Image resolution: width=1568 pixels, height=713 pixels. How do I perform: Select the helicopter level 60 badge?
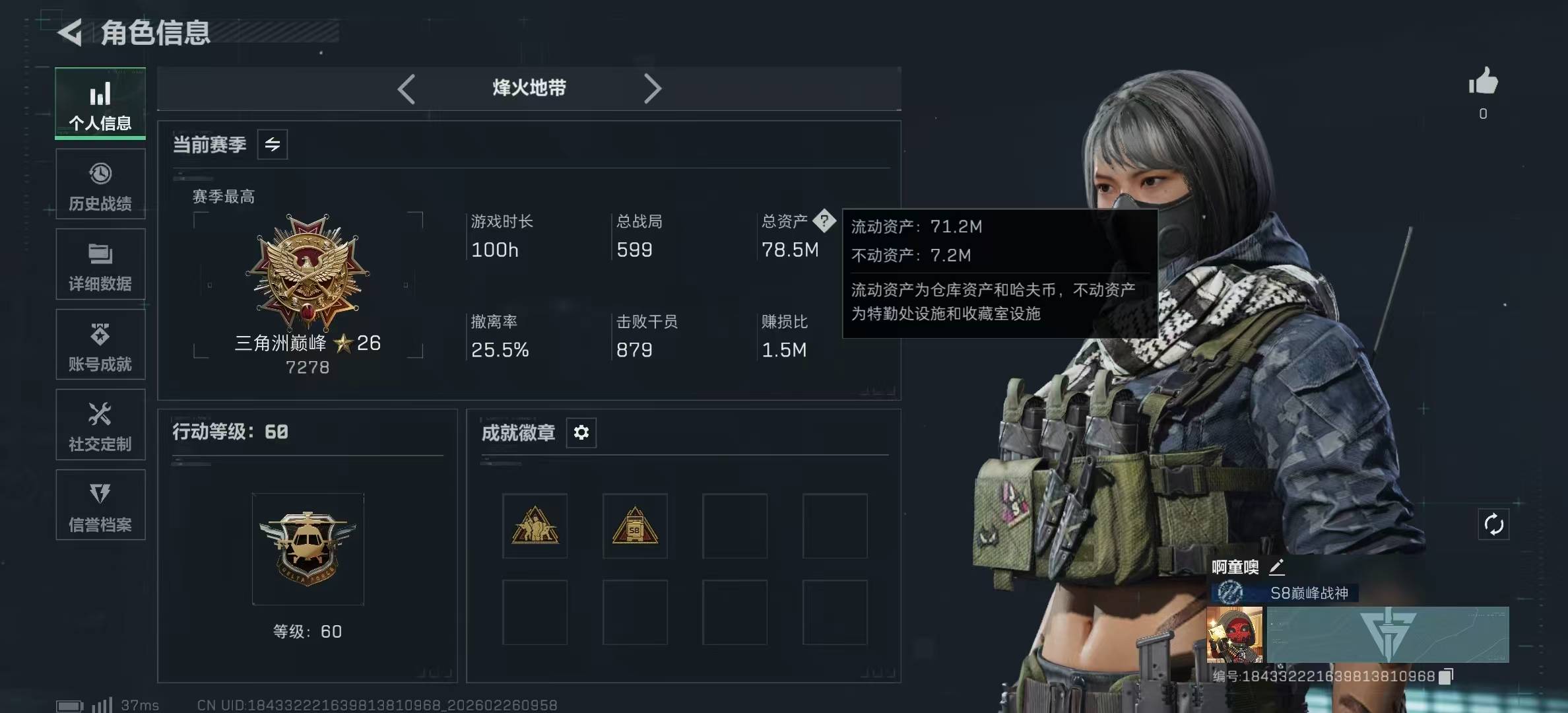[308, 549]
